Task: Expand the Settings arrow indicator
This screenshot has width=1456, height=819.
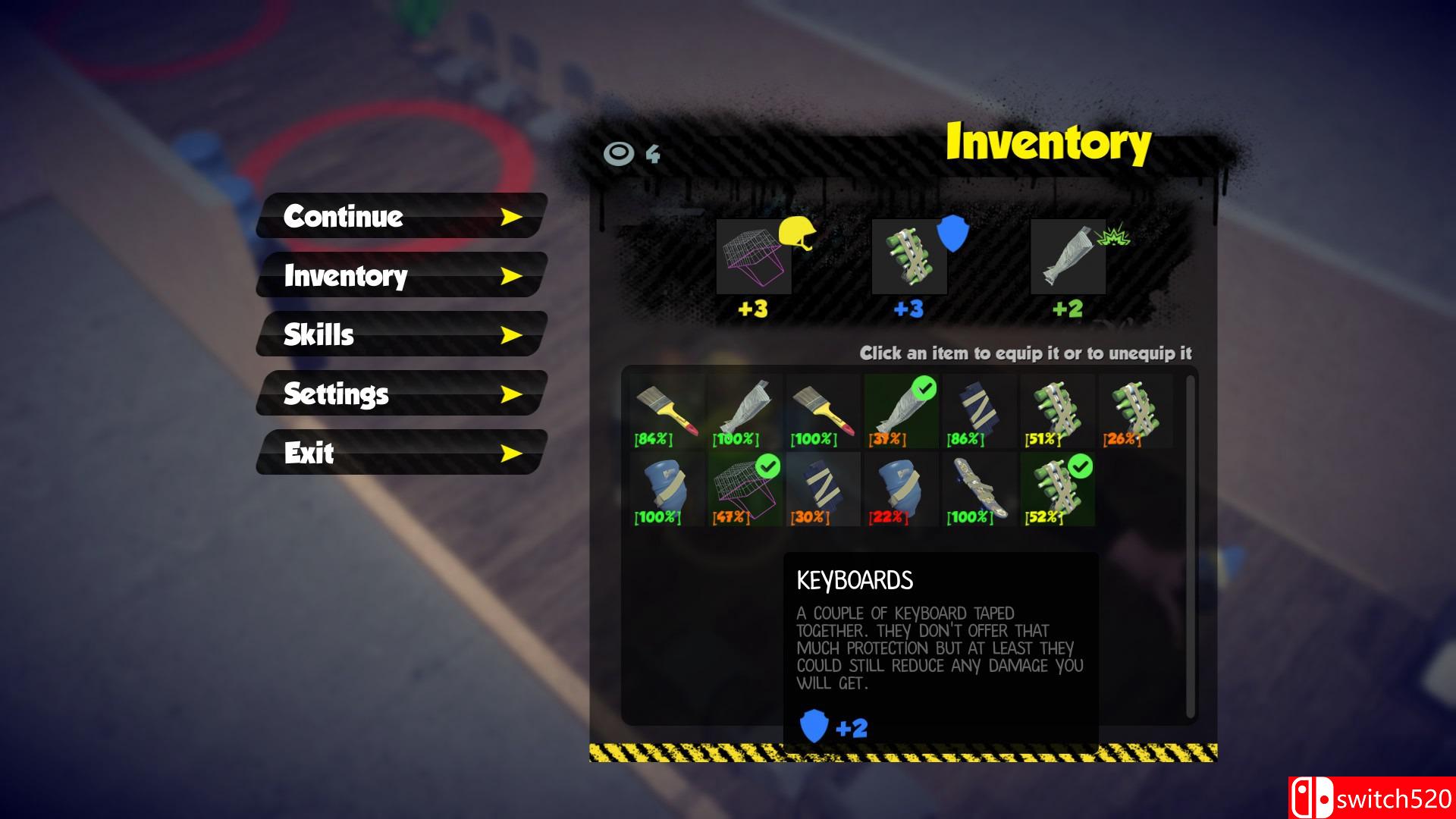Action: pos(513,394)
